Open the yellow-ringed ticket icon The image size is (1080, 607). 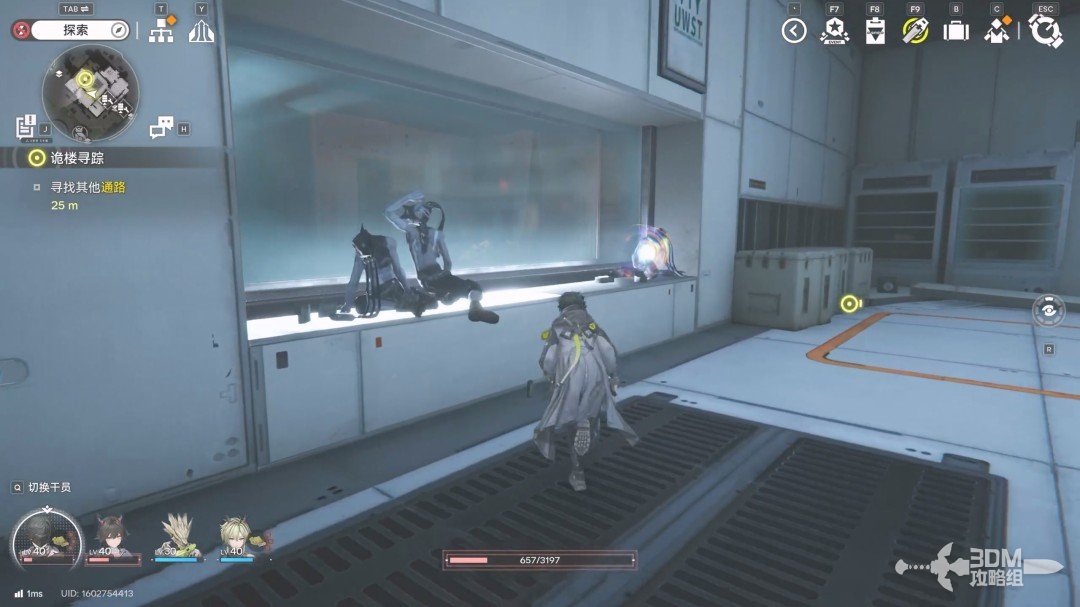pos(915,31)
